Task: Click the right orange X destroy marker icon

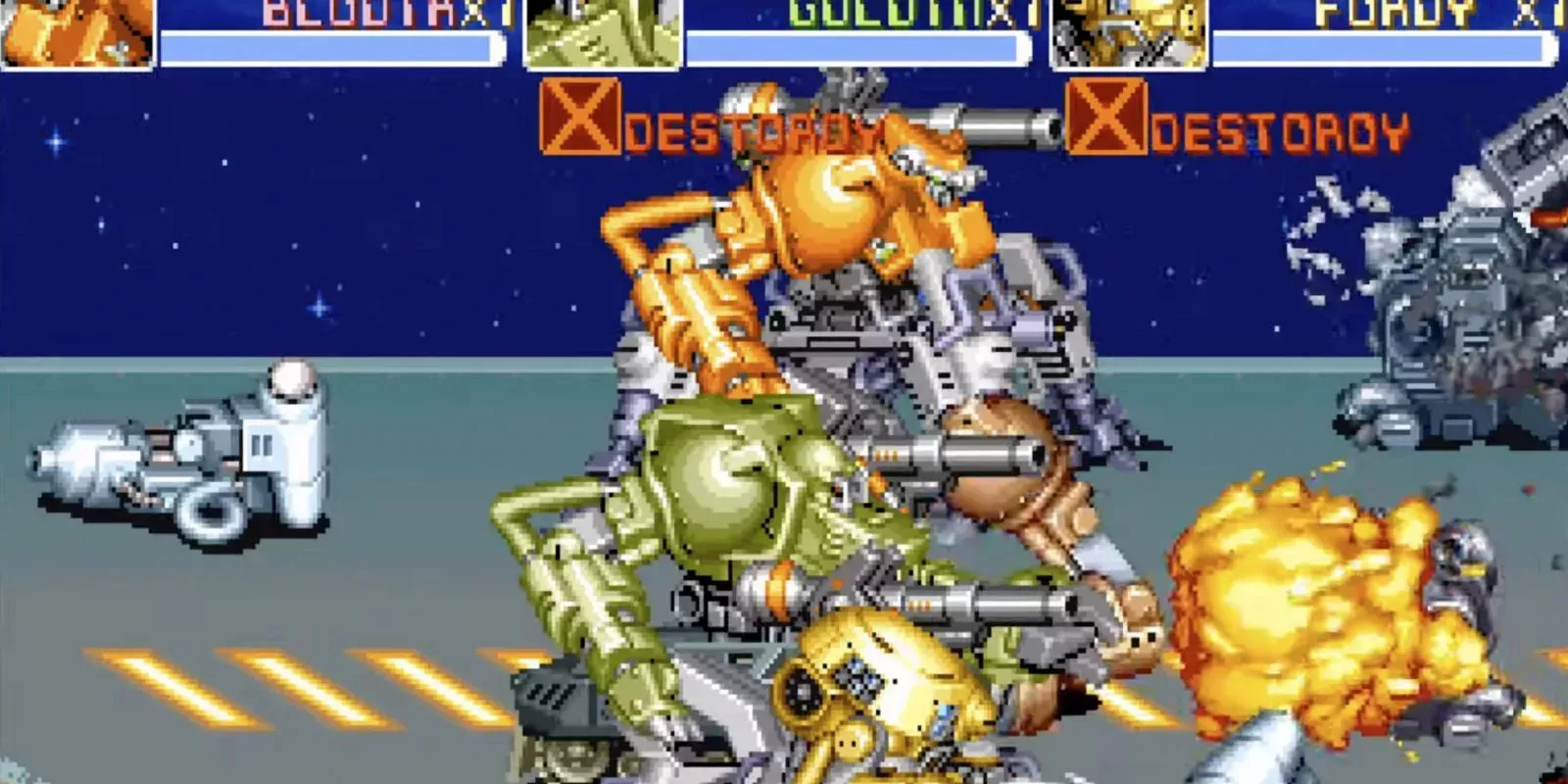Action: click(x=1105, y=121)
